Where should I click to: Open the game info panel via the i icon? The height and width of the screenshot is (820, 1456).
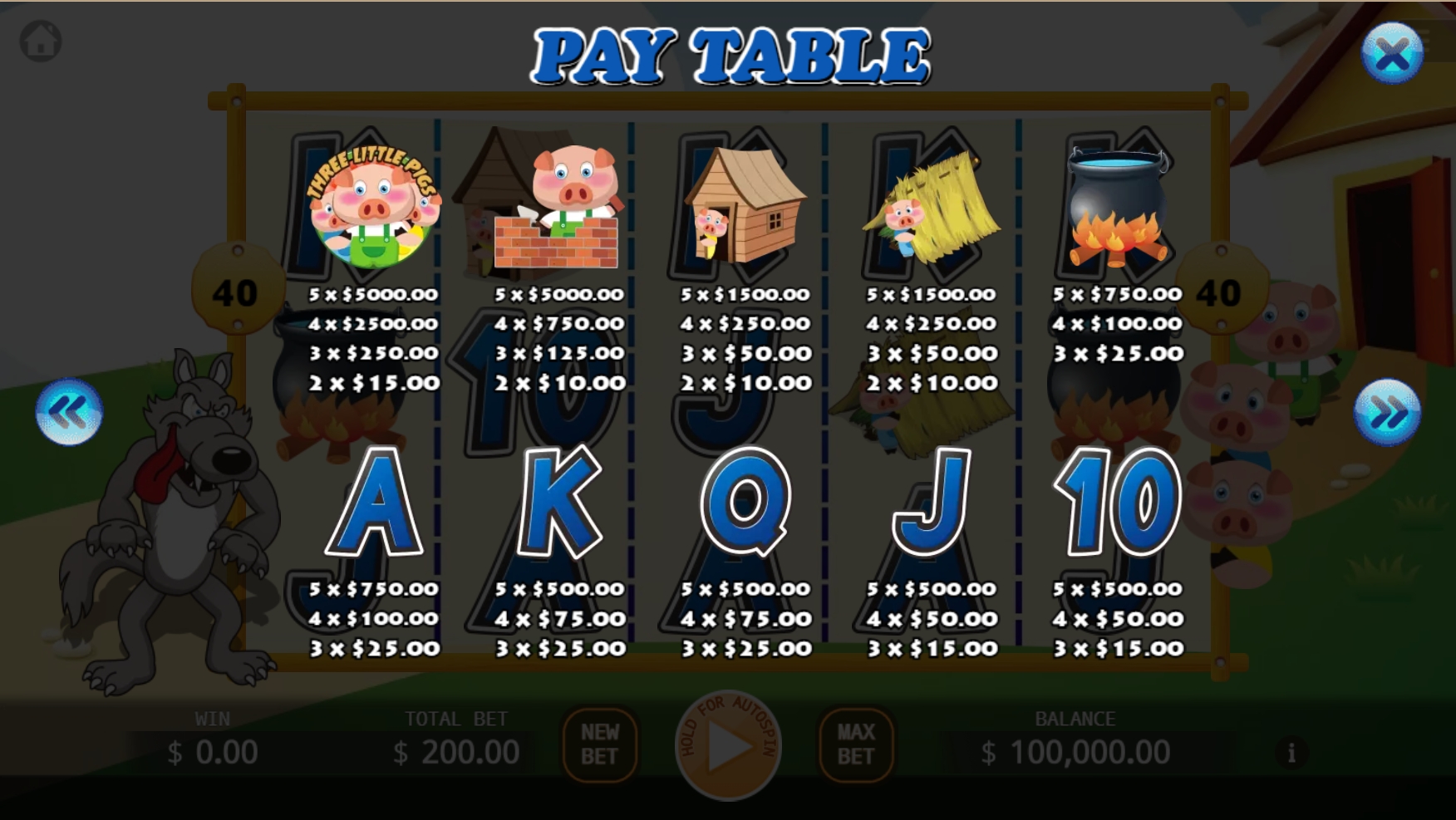[1291, 751]
